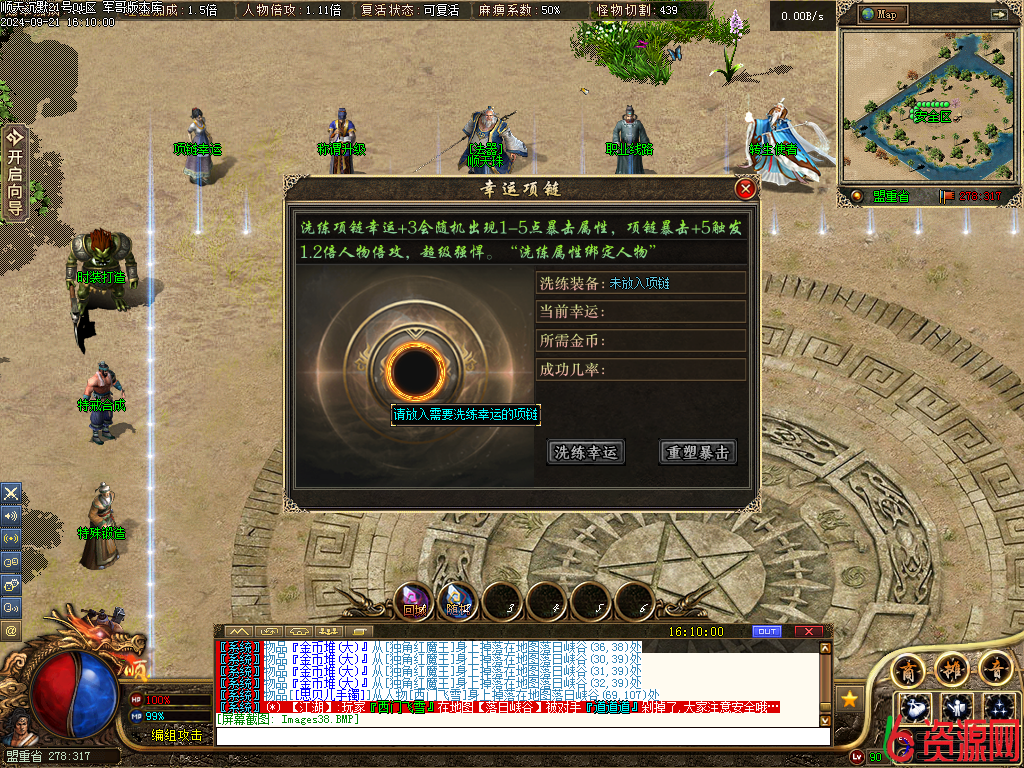Click the gold star icon
The width and height of the screenshot is (1024, 768).
coord(849,698)
